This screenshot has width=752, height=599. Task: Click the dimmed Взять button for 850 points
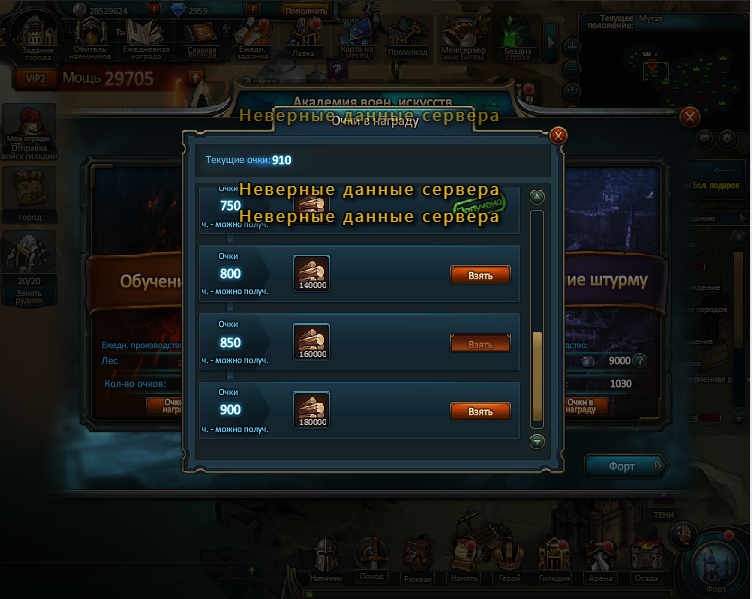(480, 343)
